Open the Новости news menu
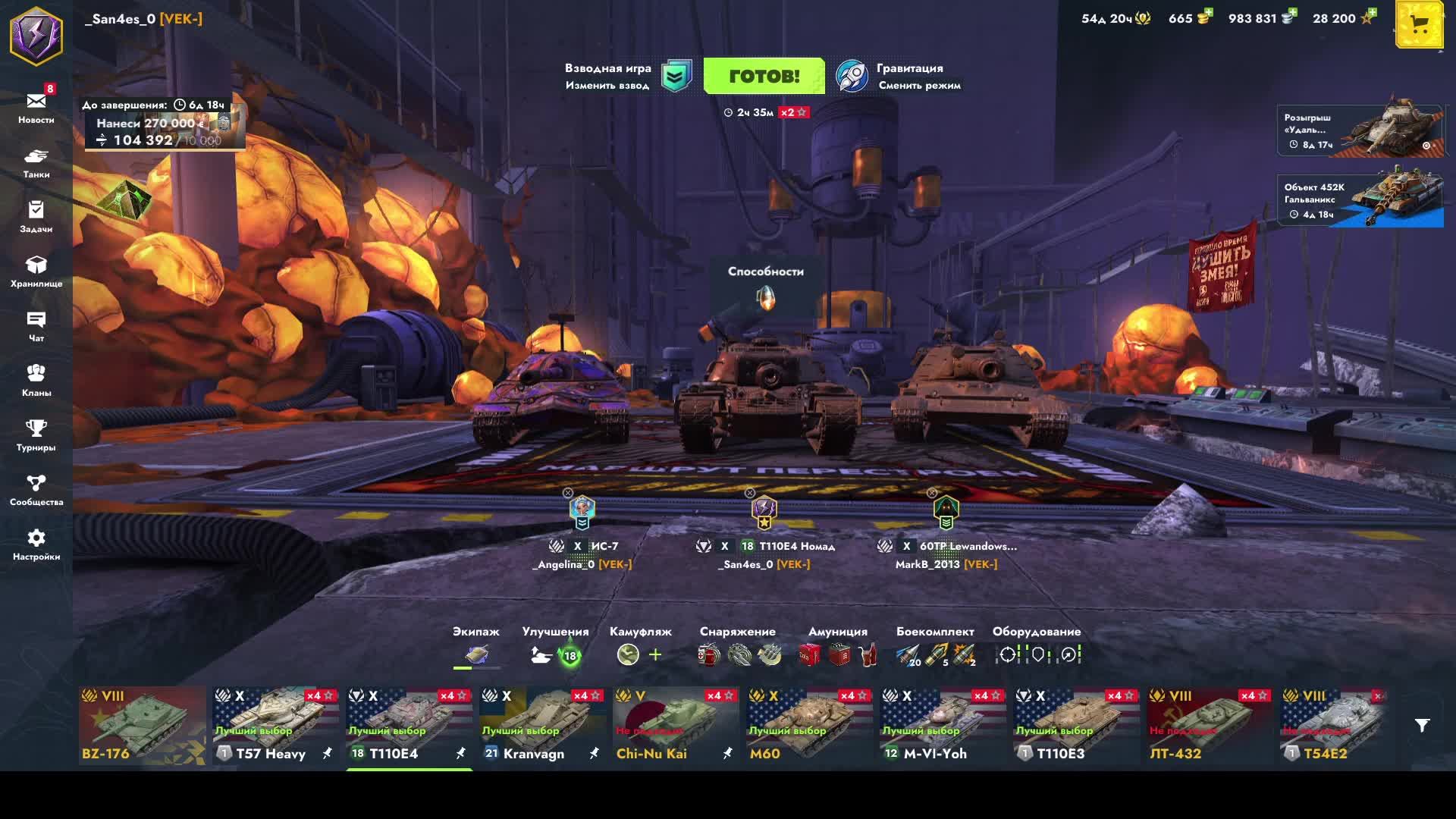Screen dimensions: 1456x819 [x=36, y=108]
